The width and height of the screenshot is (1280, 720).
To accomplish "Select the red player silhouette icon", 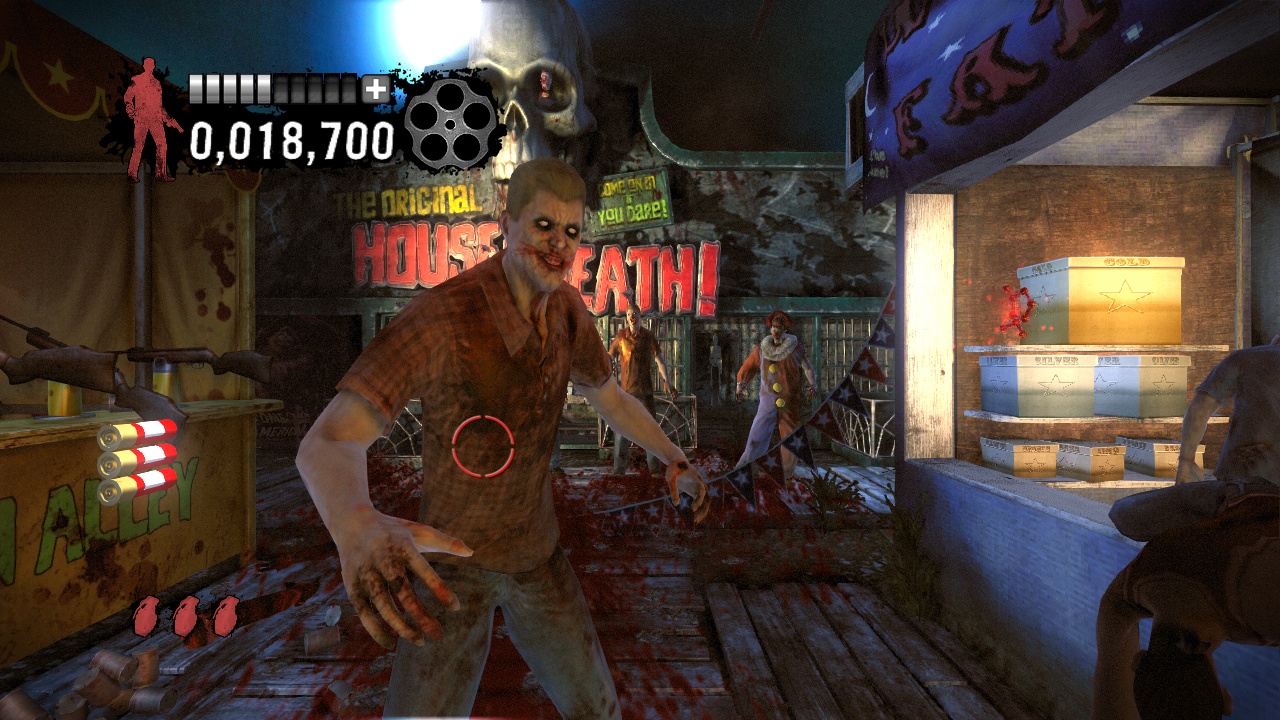I will pos(152,110).
